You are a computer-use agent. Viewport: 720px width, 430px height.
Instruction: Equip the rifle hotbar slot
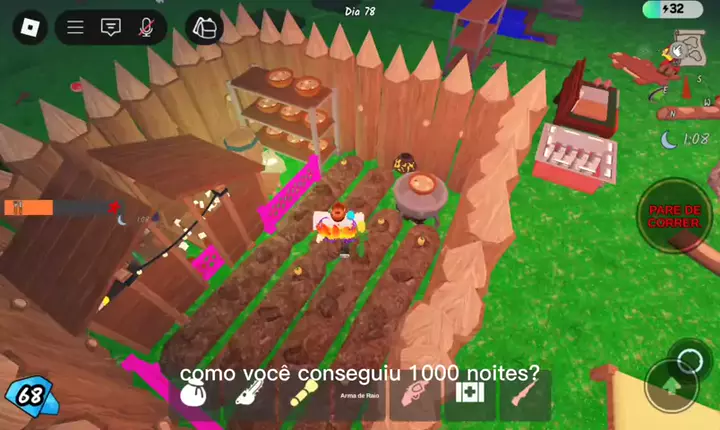(524, 397)
